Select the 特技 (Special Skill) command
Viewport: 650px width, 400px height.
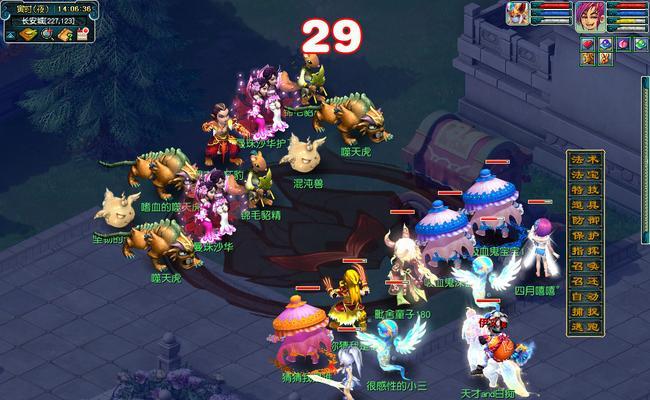[584, 189]
